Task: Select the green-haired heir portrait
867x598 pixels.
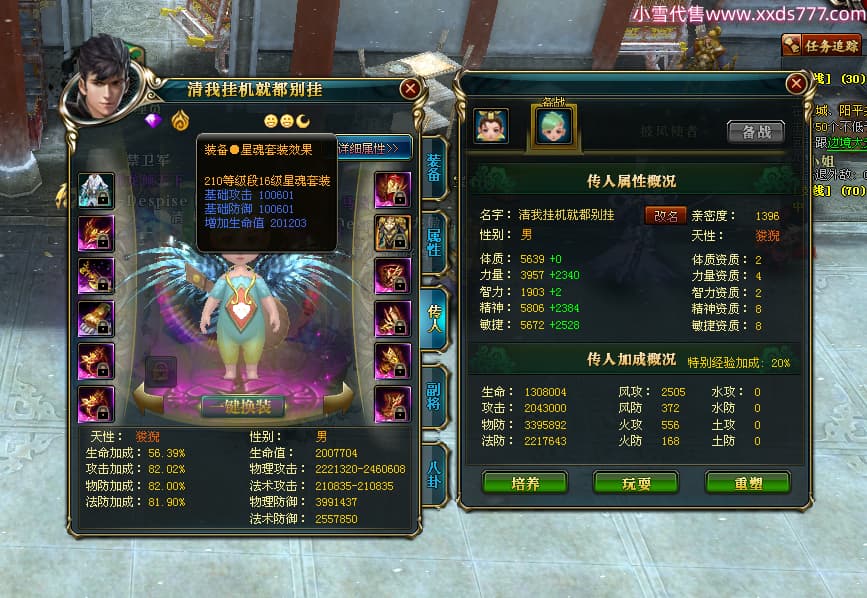Action: pyautogui.click(x=552, y=126)
